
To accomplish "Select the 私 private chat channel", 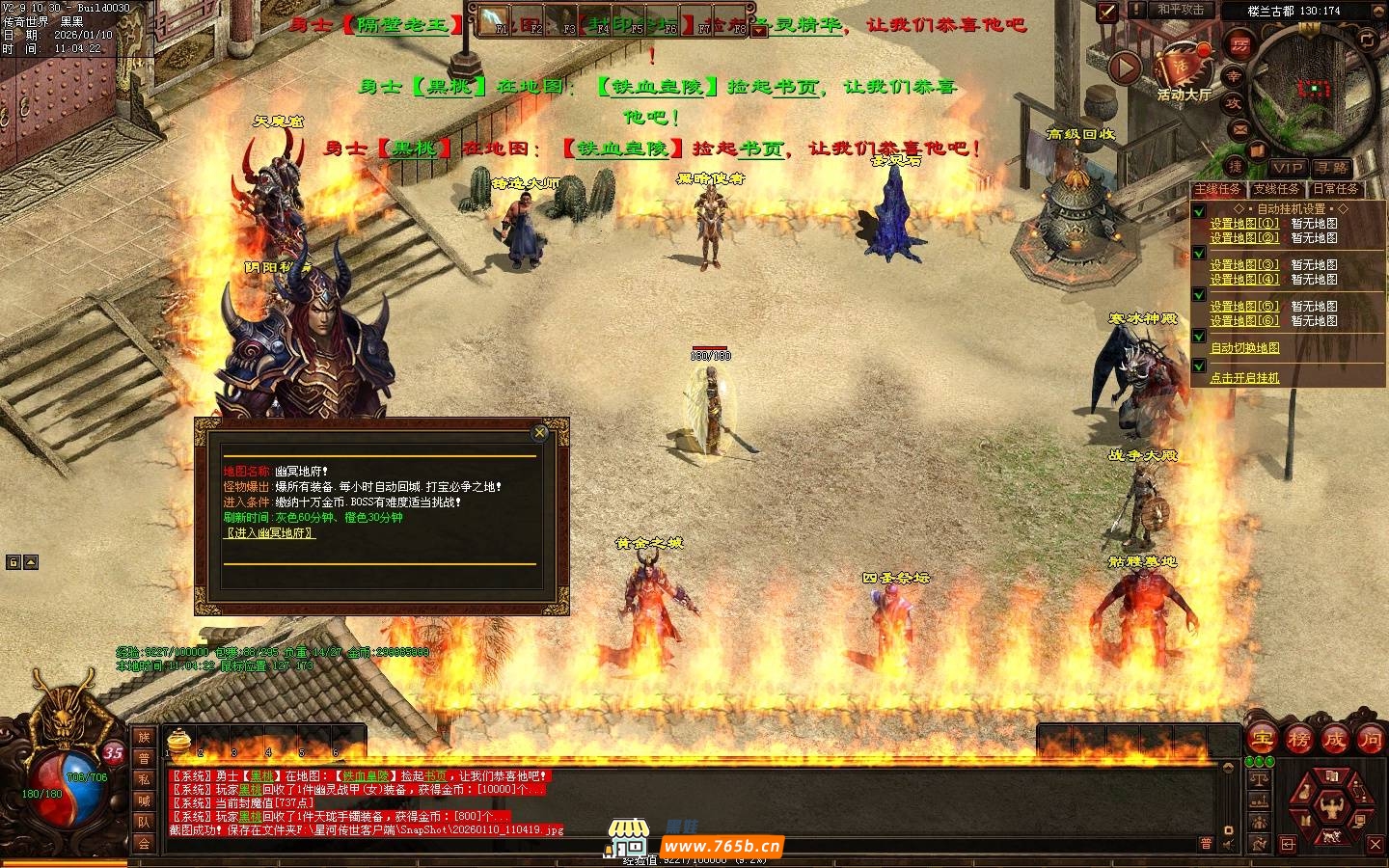I will [144, 779].
